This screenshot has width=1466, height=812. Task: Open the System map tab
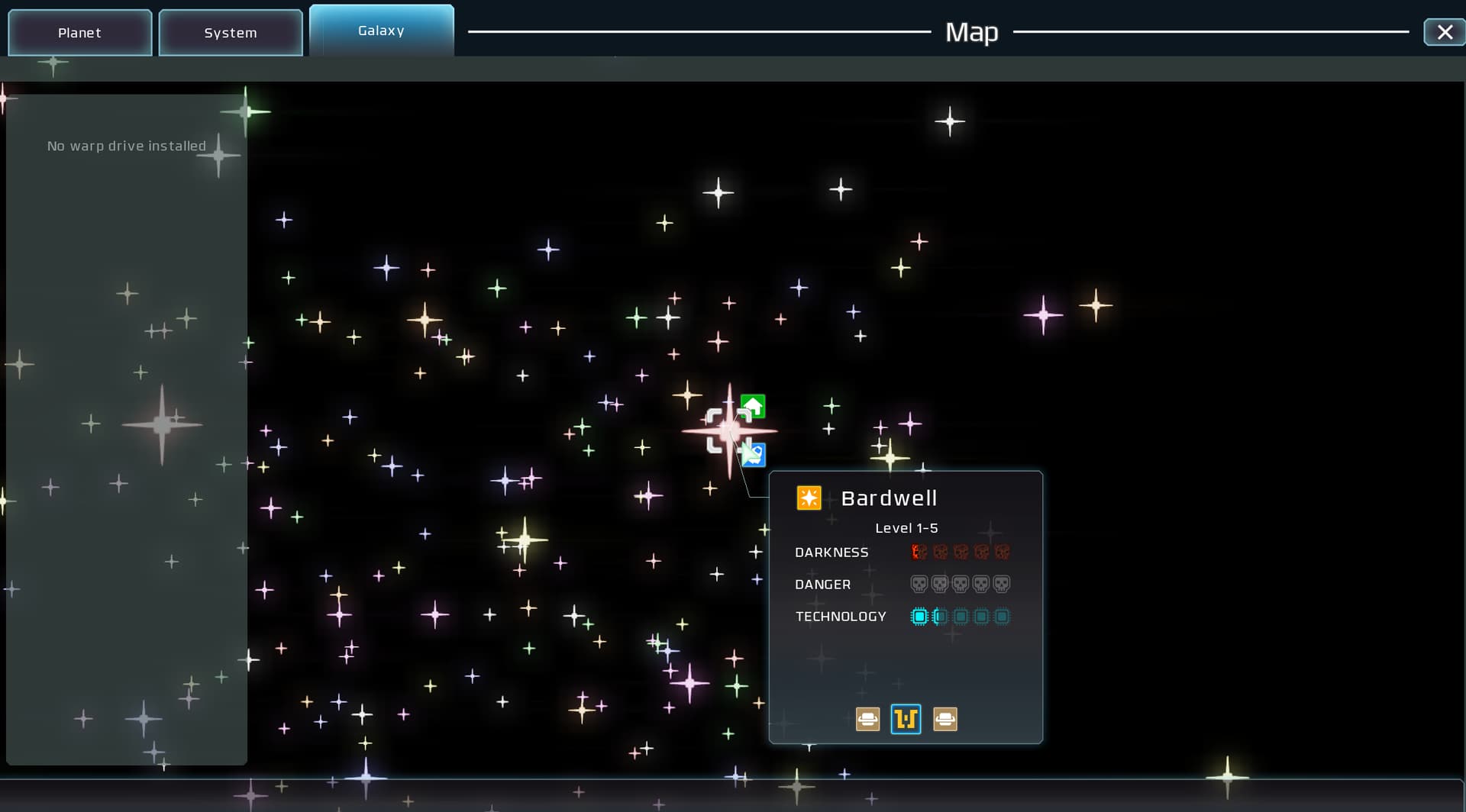pyautogui.click(x=230, y=33)
